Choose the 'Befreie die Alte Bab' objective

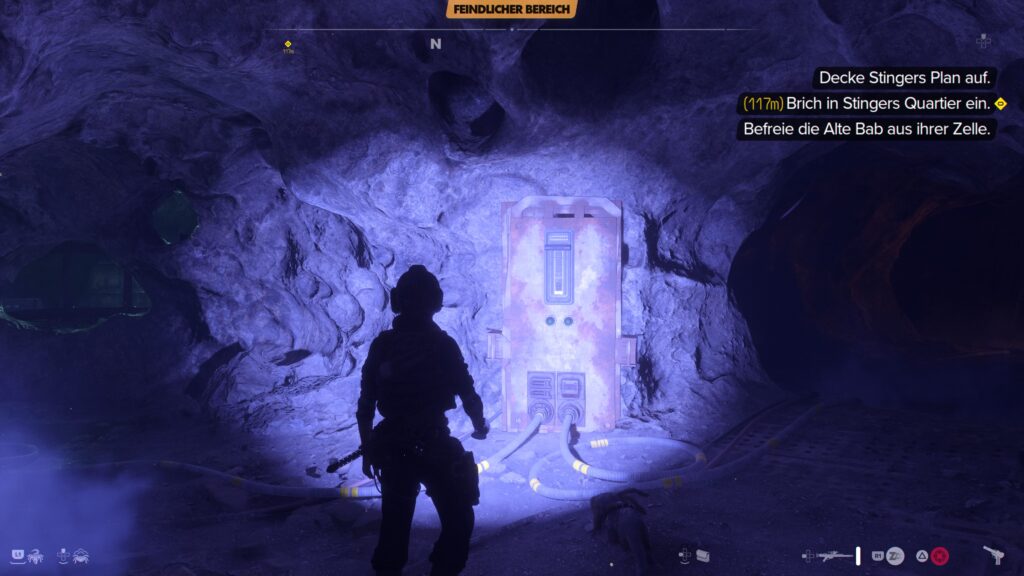pyautogui.click(x=866, y=129)
